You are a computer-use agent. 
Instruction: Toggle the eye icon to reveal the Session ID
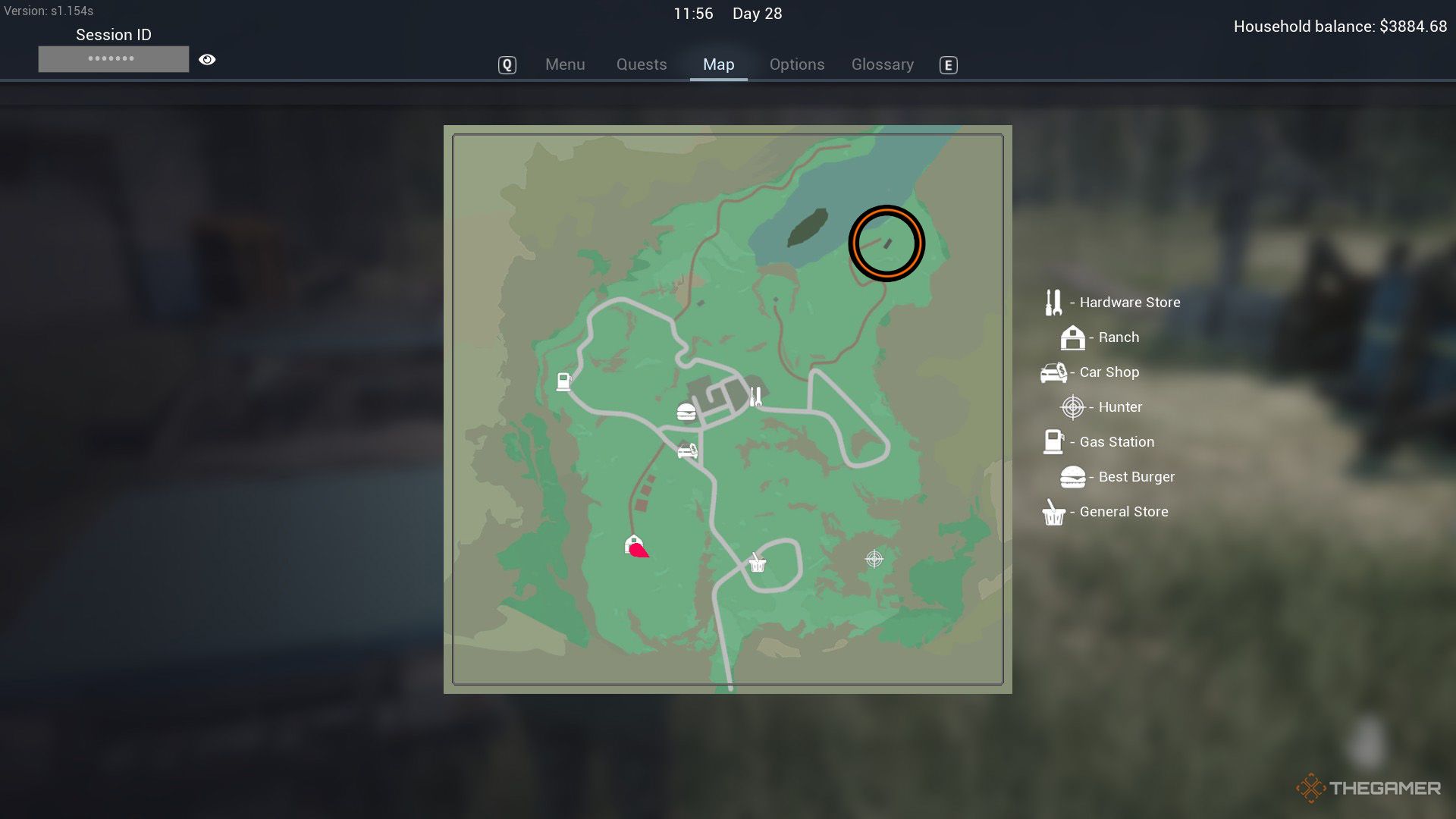pyautogui.click(x=208, y=58)
